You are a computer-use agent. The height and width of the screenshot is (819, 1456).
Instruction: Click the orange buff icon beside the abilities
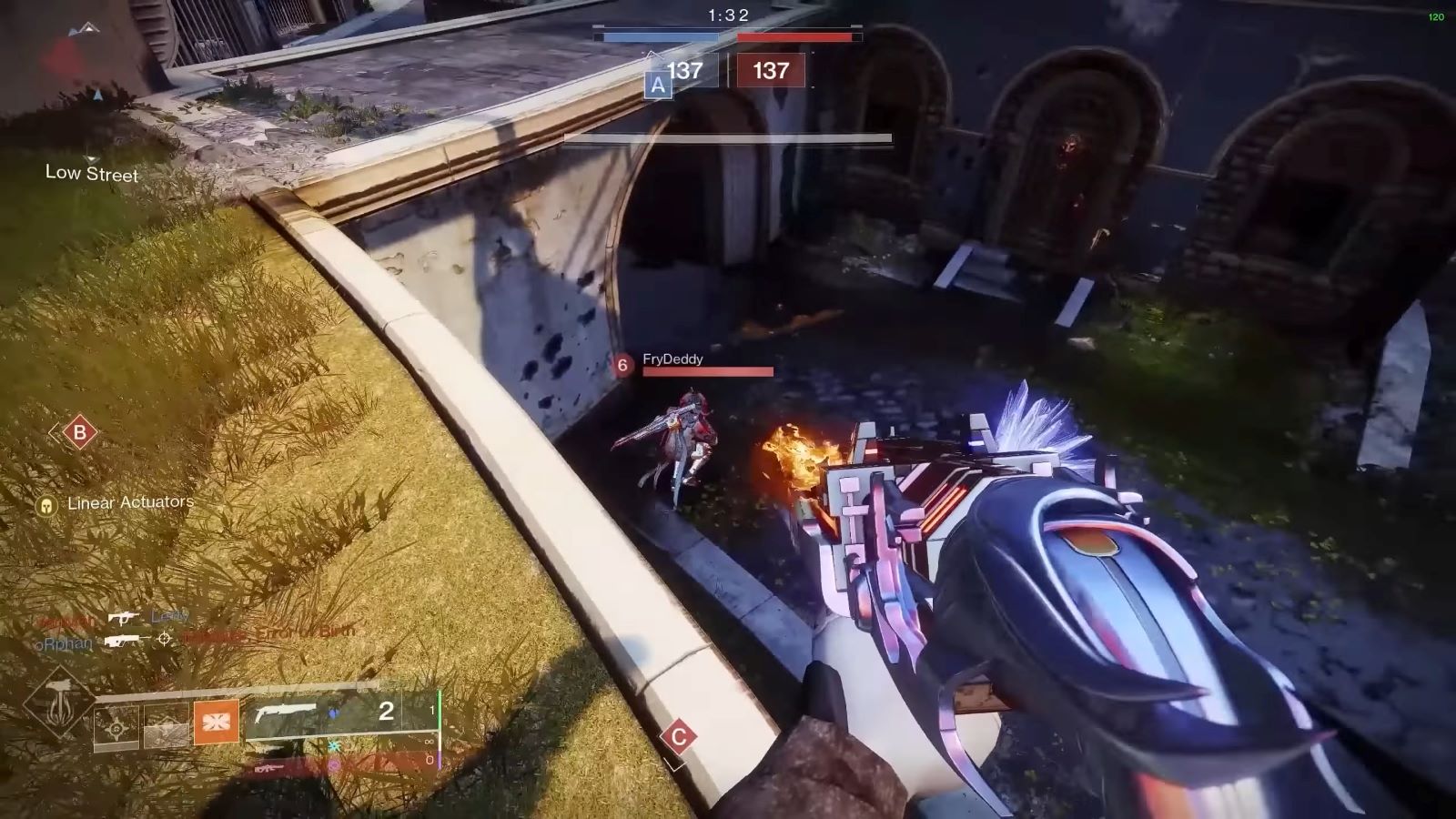click(217, 723)
